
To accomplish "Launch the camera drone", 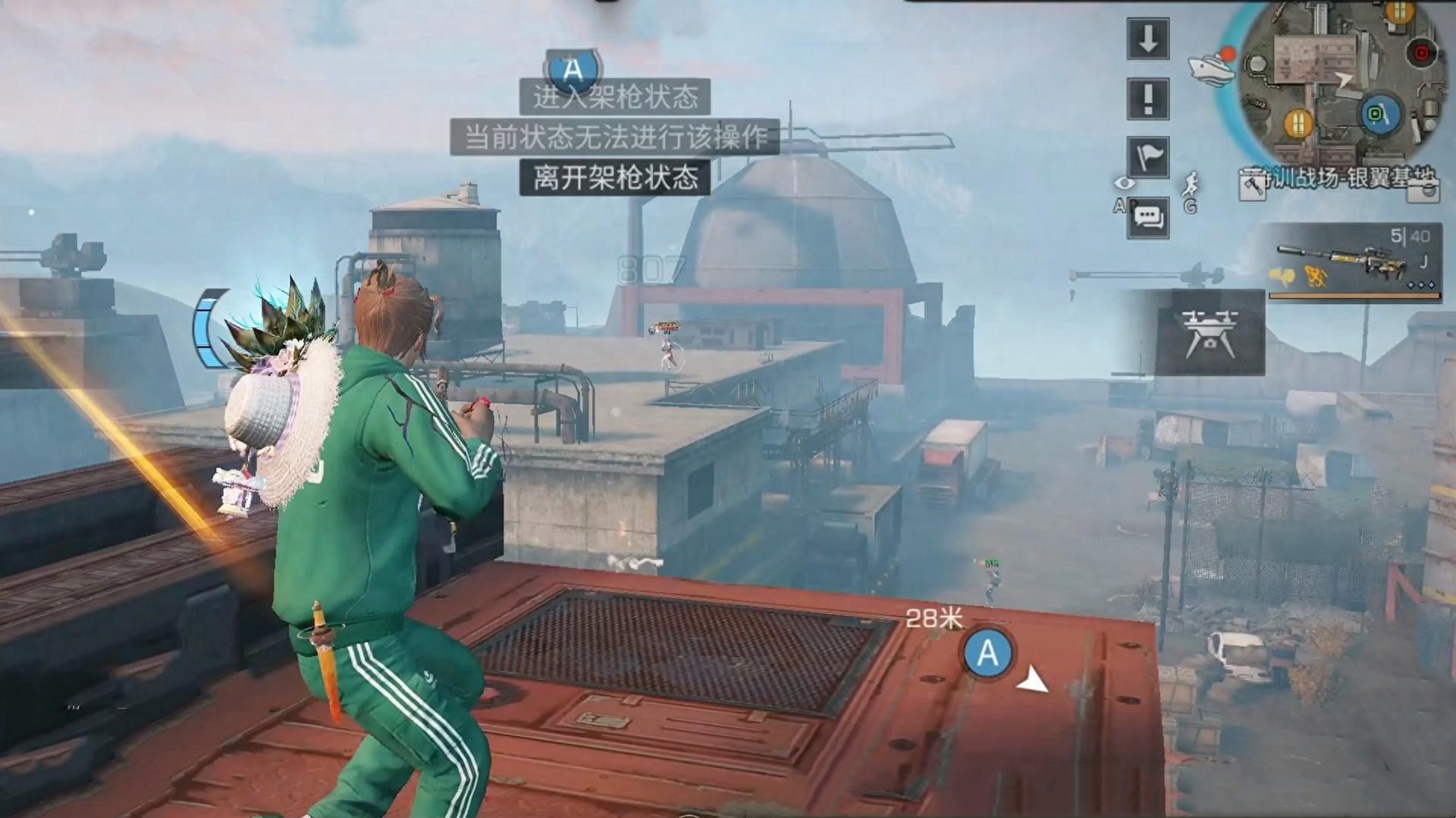I will [1210, 332].
